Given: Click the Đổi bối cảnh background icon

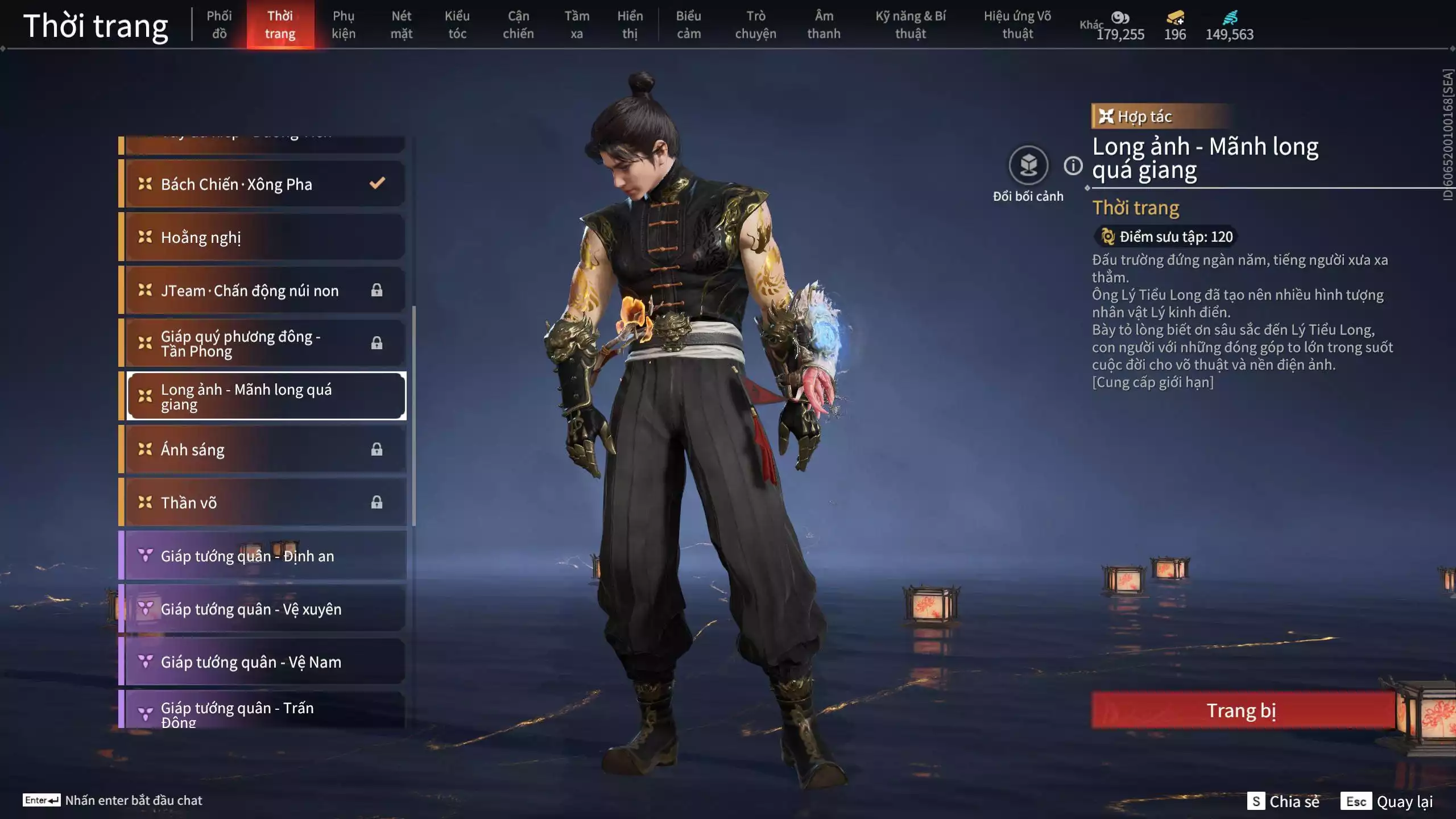Looking at the screenshot, I should click(x=1028, y=166).
